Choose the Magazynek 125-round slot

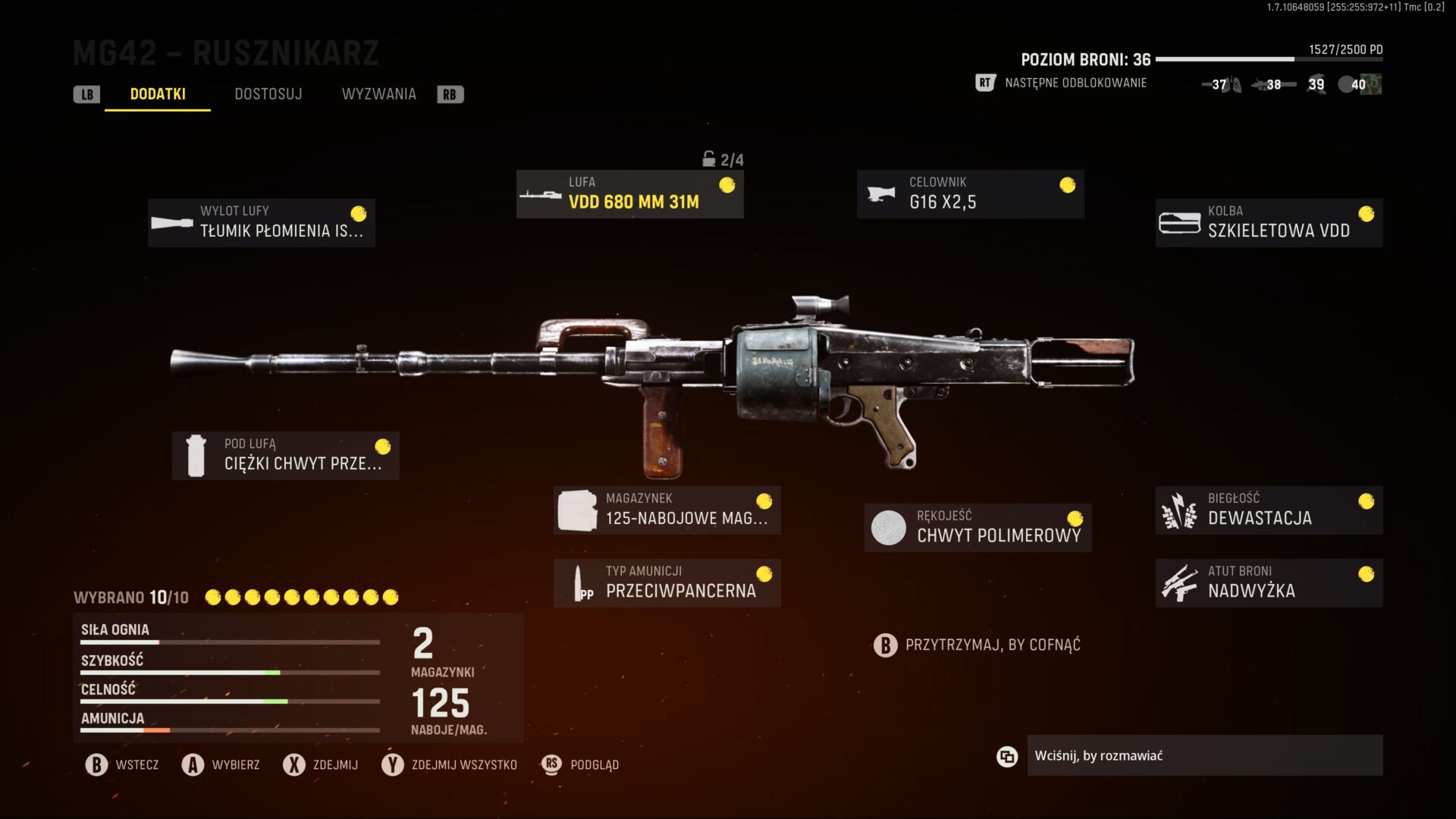point(667,510)
